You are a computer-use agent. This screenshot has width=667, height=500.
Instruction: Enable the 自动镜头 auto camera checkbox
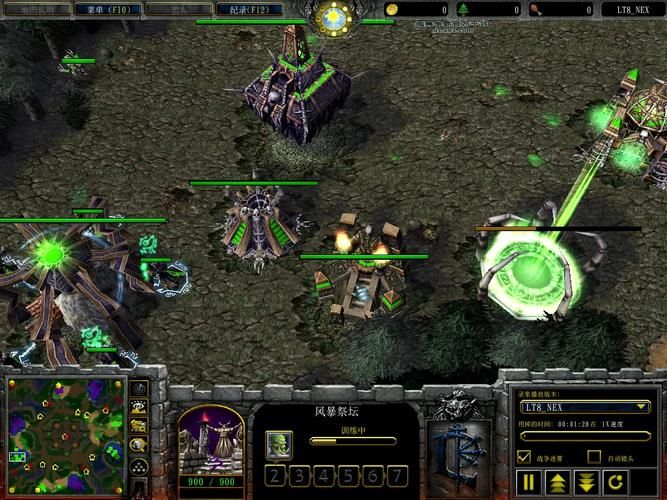click(594, 457)
